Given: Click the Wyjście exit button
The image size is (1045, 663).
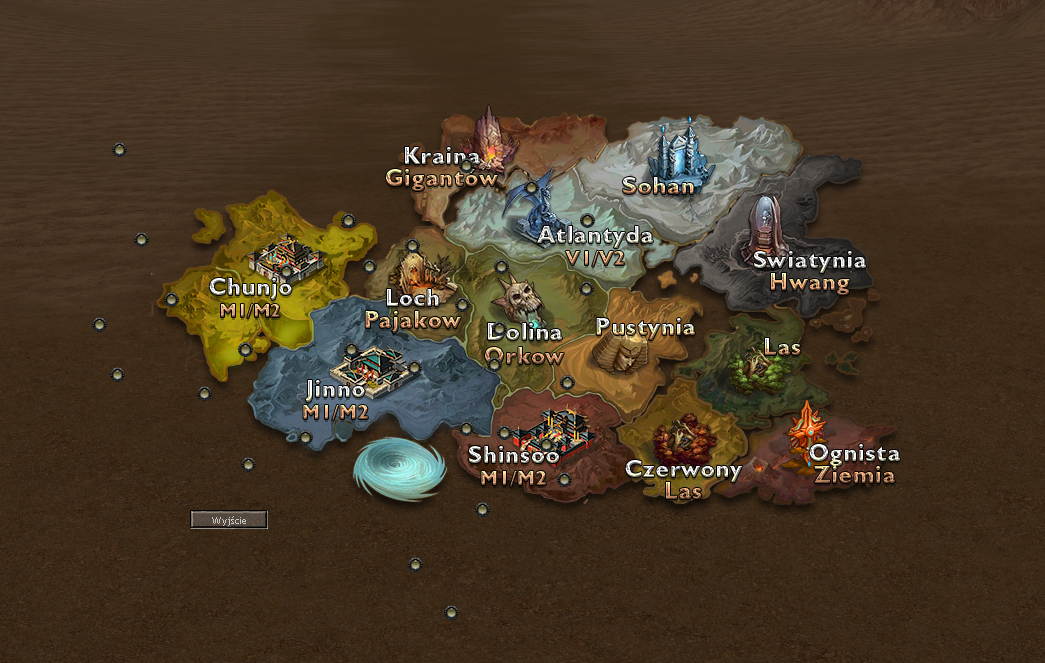Looking at the screenshot, I should [229, 520].
